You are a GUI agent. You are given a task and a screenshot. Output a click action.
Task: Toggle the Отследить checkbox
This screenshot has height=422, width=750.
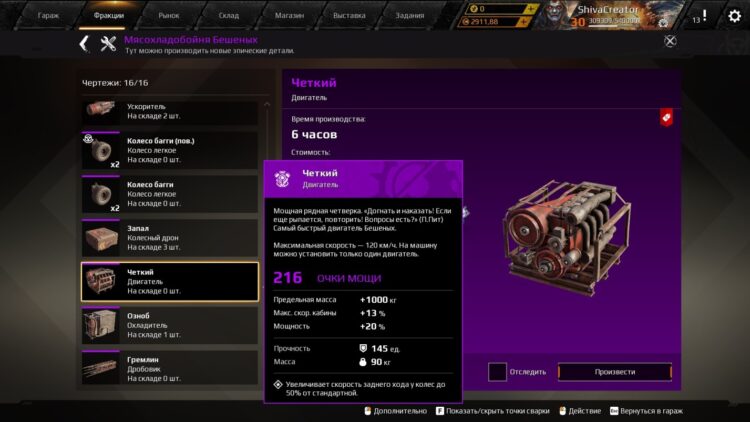pyautogui.click(x=497, y=372)
